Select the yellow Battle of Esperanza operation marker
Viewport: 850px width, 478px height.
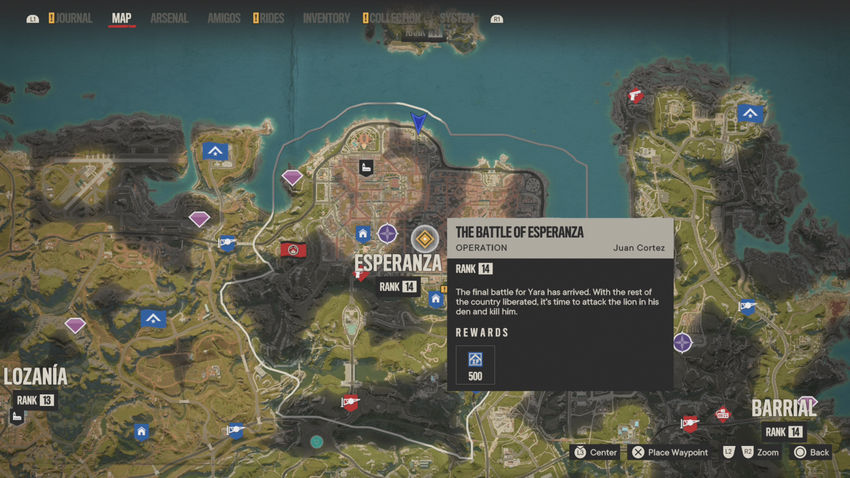click(425, 238)
